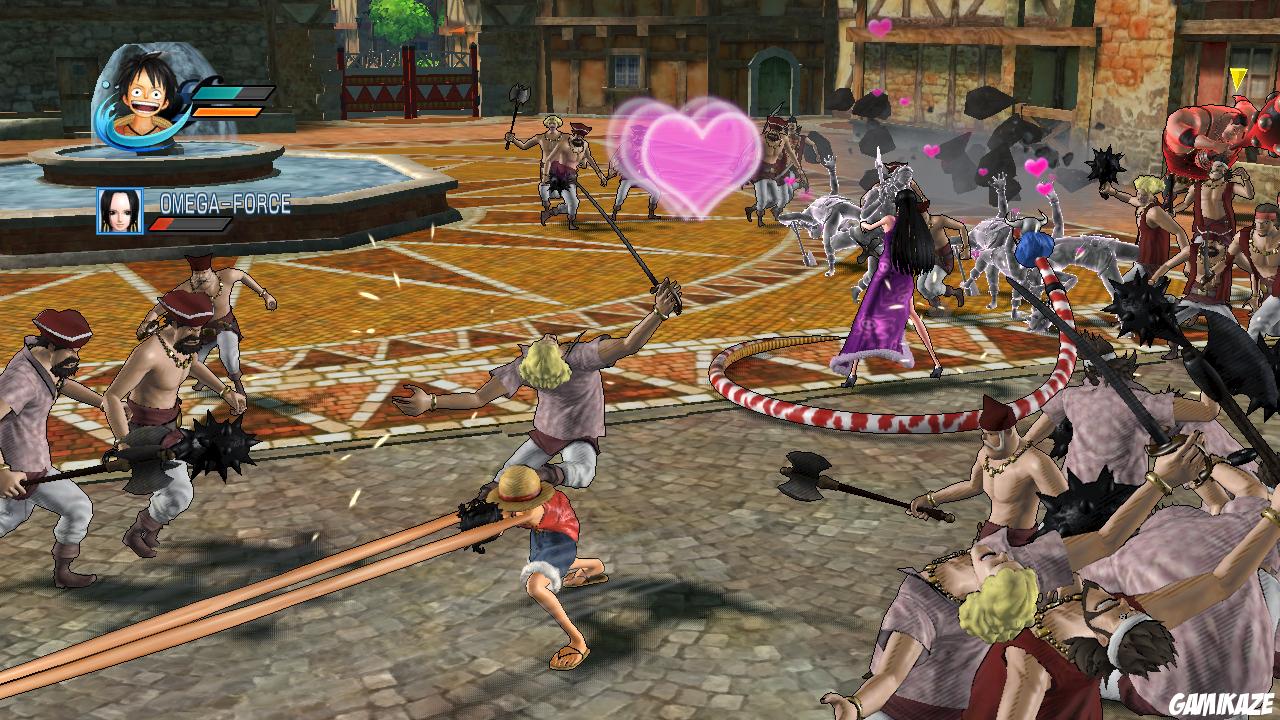The image size is (1280, 720).
Task: Click Hancock's red health bar
Action: coord(160,225)
